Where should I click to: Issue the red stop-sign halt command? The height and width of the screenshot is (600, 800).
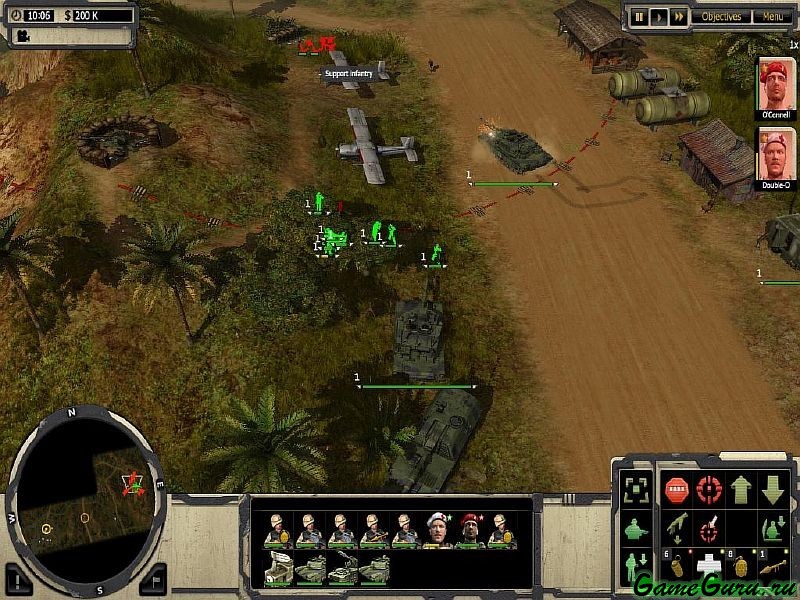point(677,491)
